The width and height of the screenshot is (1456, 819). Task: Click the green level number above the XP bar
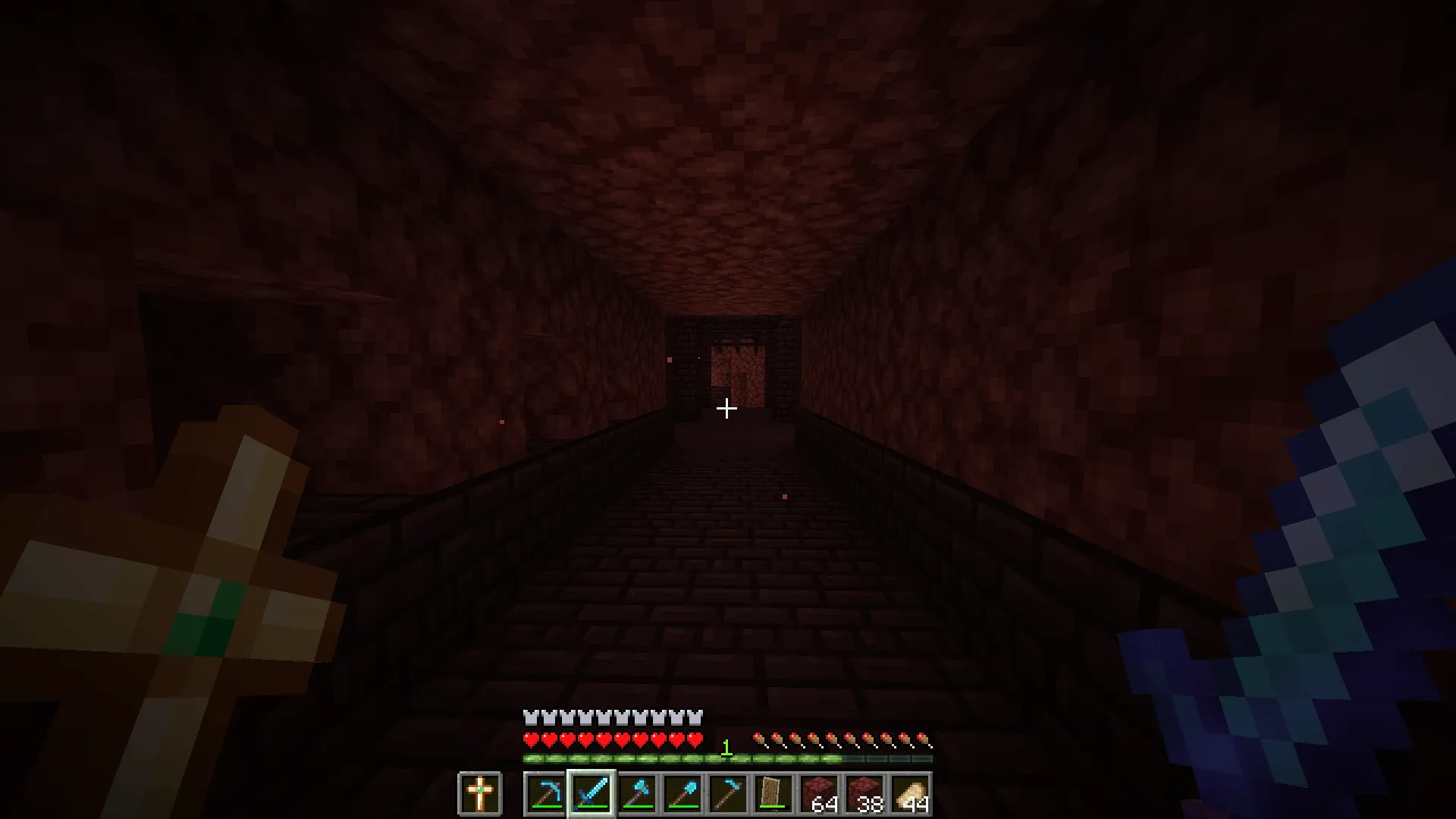coord(726,747)
